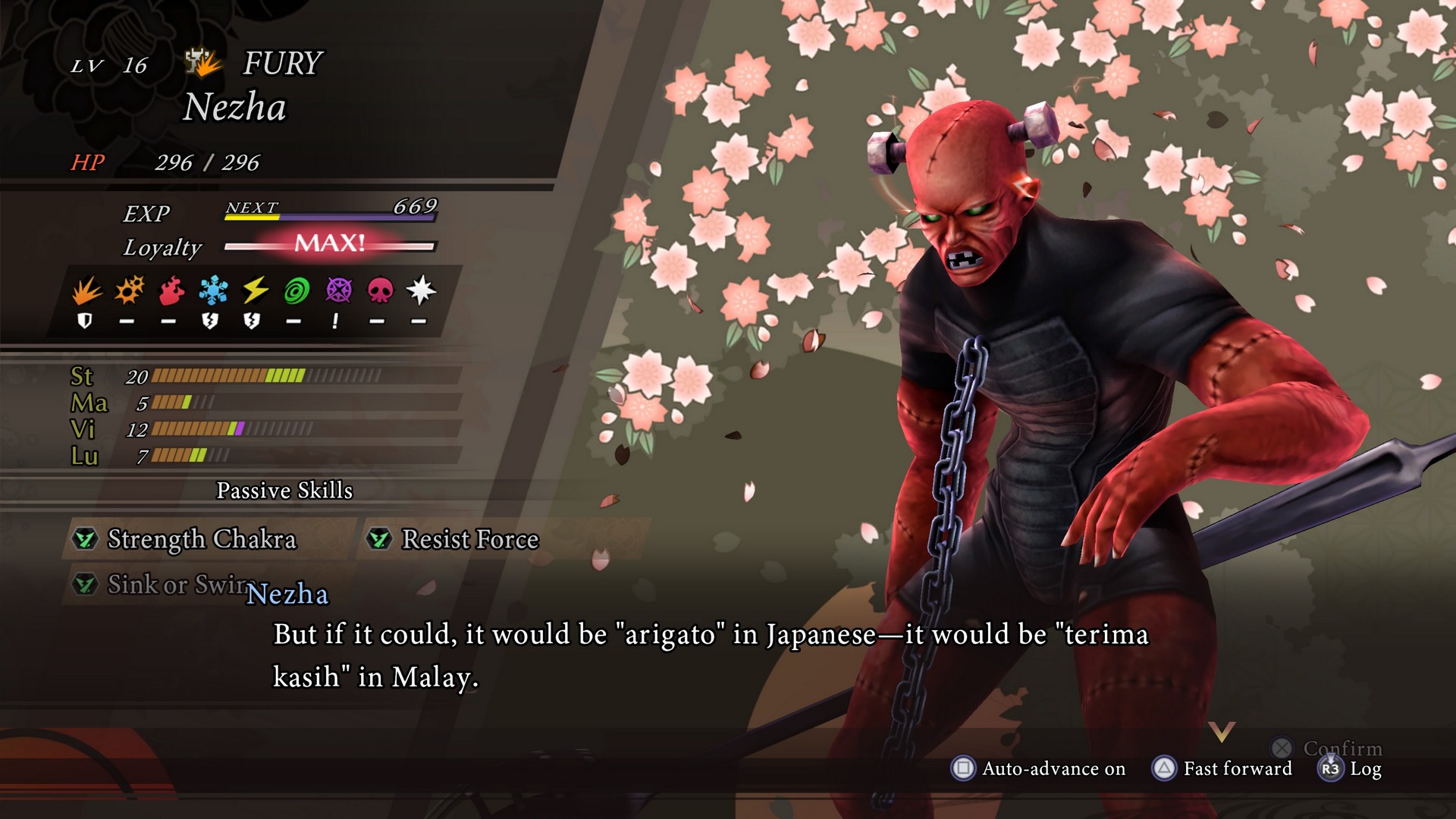Click the physical affinity claw icon

click(86, 290)
